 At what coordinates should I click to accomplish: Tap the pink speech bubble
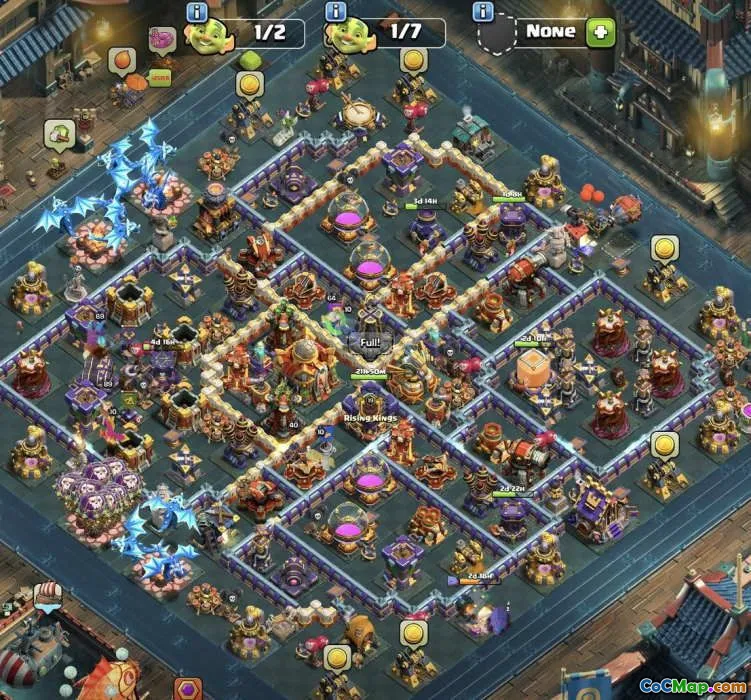coord(161,40)
